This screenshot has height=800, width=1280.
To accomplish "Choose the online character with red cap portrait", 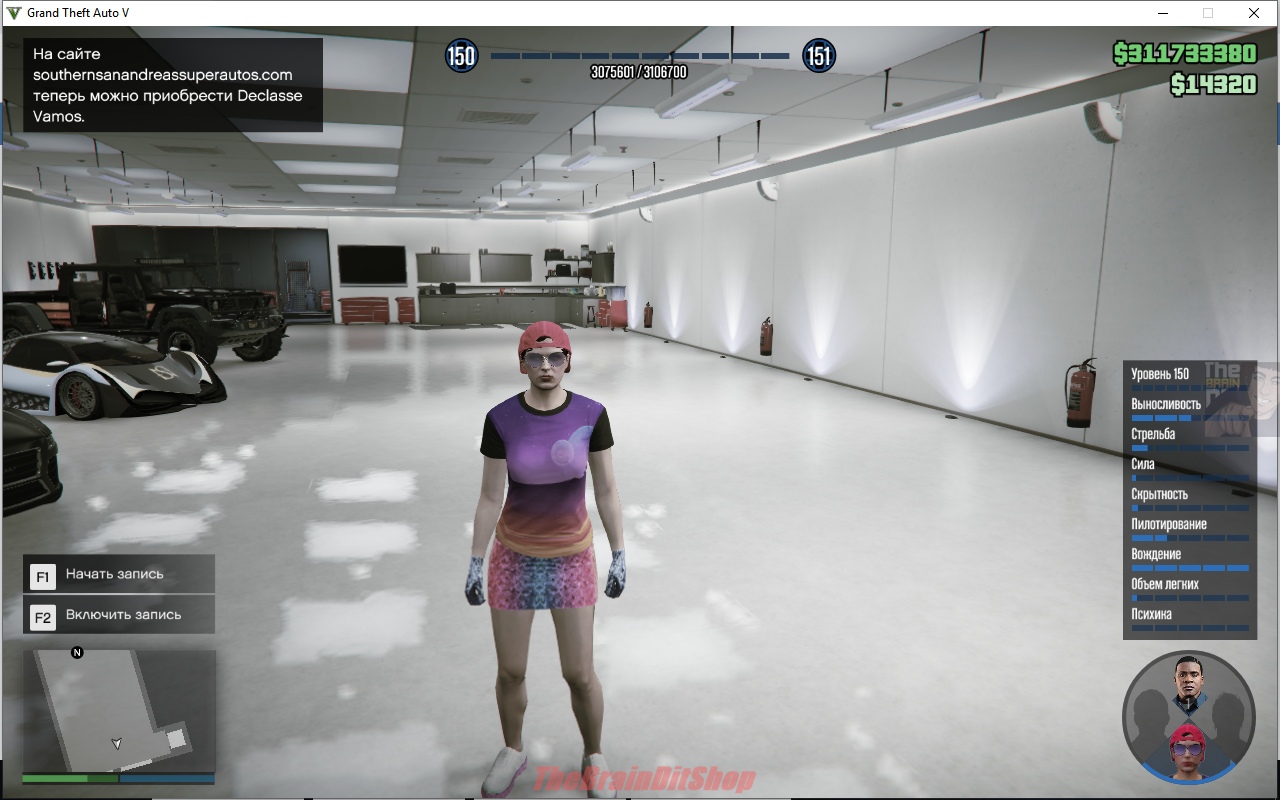I will pos(1188,750).
